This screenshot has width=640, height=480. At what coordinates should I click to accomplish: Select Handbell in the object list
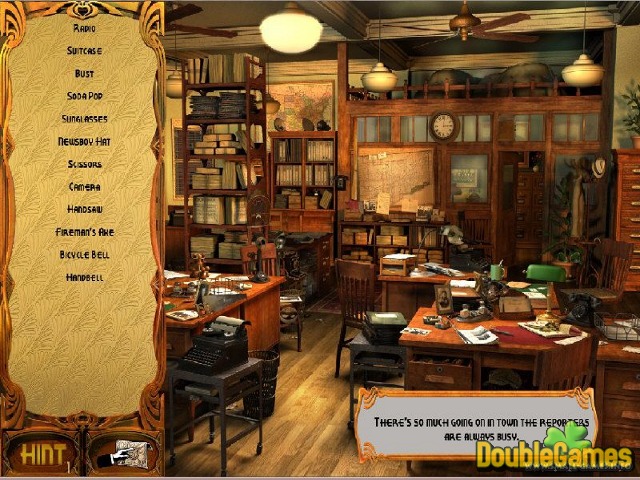[84, 277]
